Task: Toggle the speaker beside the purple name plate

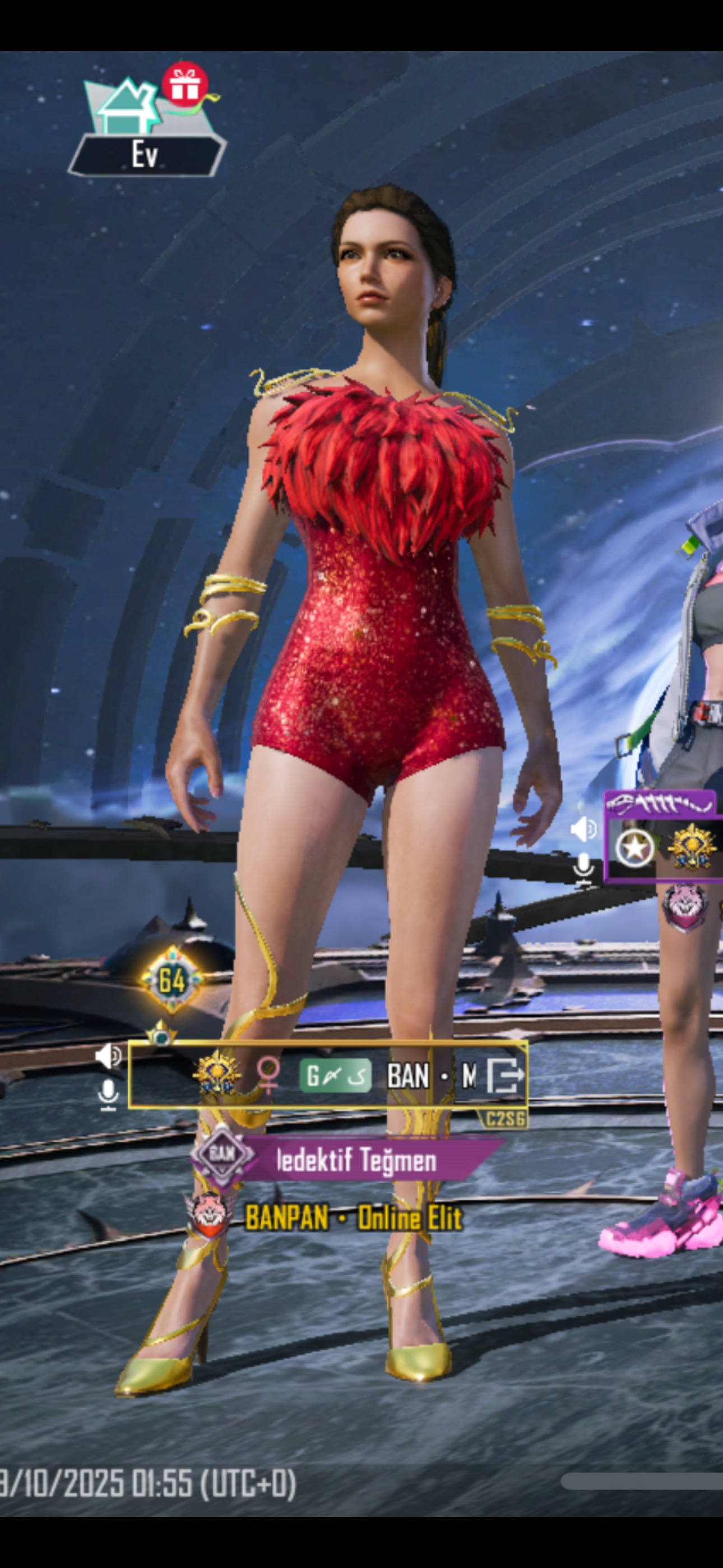Action: click(x=583, y=829)
